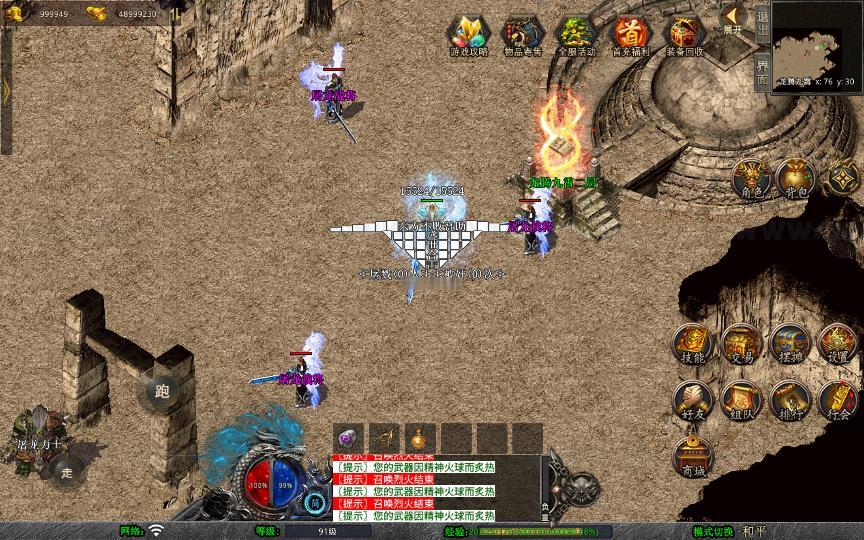864x540 pixels.
Task: Open the 技能 skills menu
Action: click(x=692, y=343)
